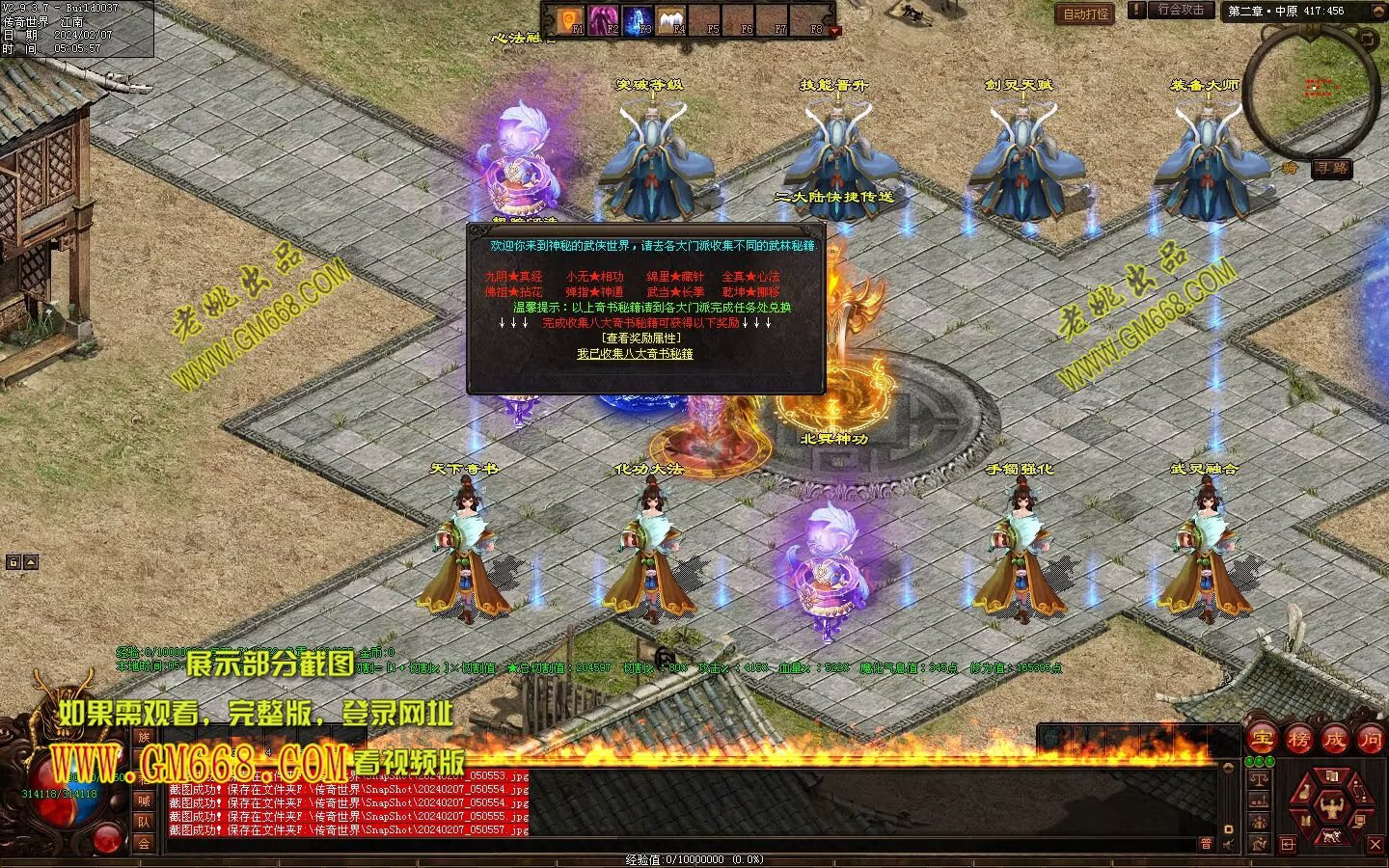1389x868 pixels.
Task: Click the circular minimap
Action: click(1310, 90)
